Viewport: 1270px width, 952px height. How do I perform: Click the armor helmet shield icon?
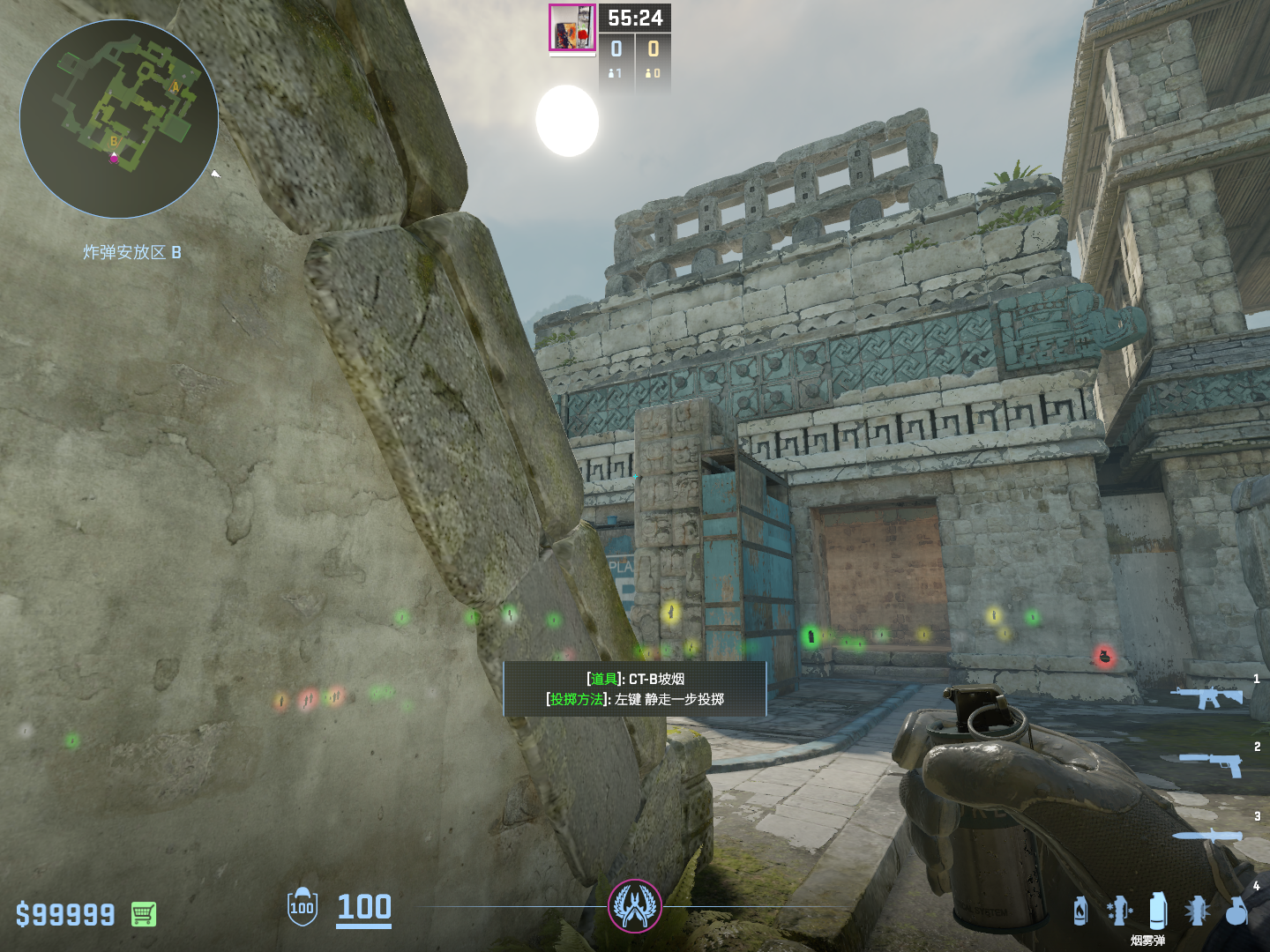(303, 906)
